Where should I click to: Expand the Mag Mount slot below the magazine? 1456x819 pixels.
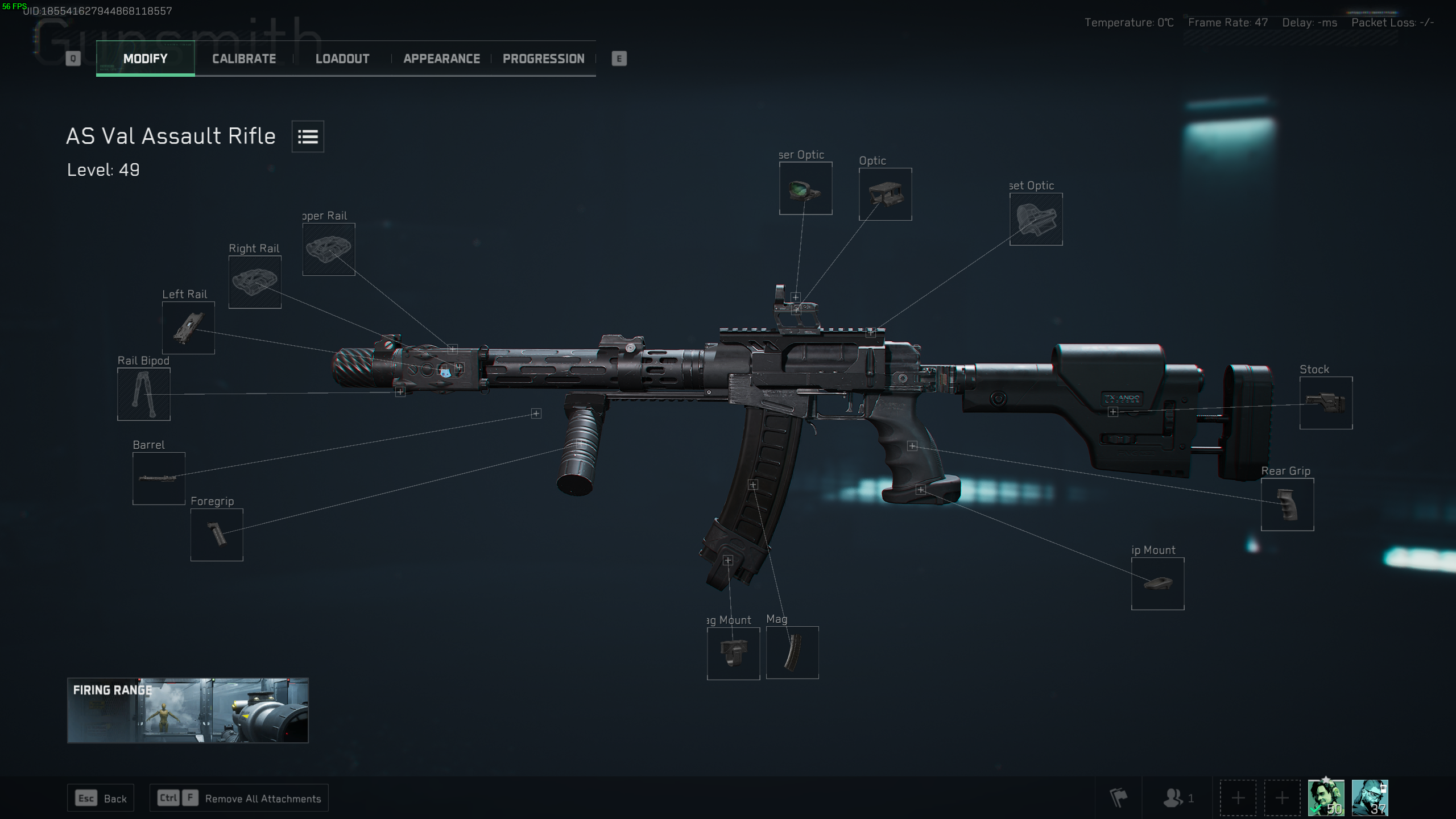[734, 653]
